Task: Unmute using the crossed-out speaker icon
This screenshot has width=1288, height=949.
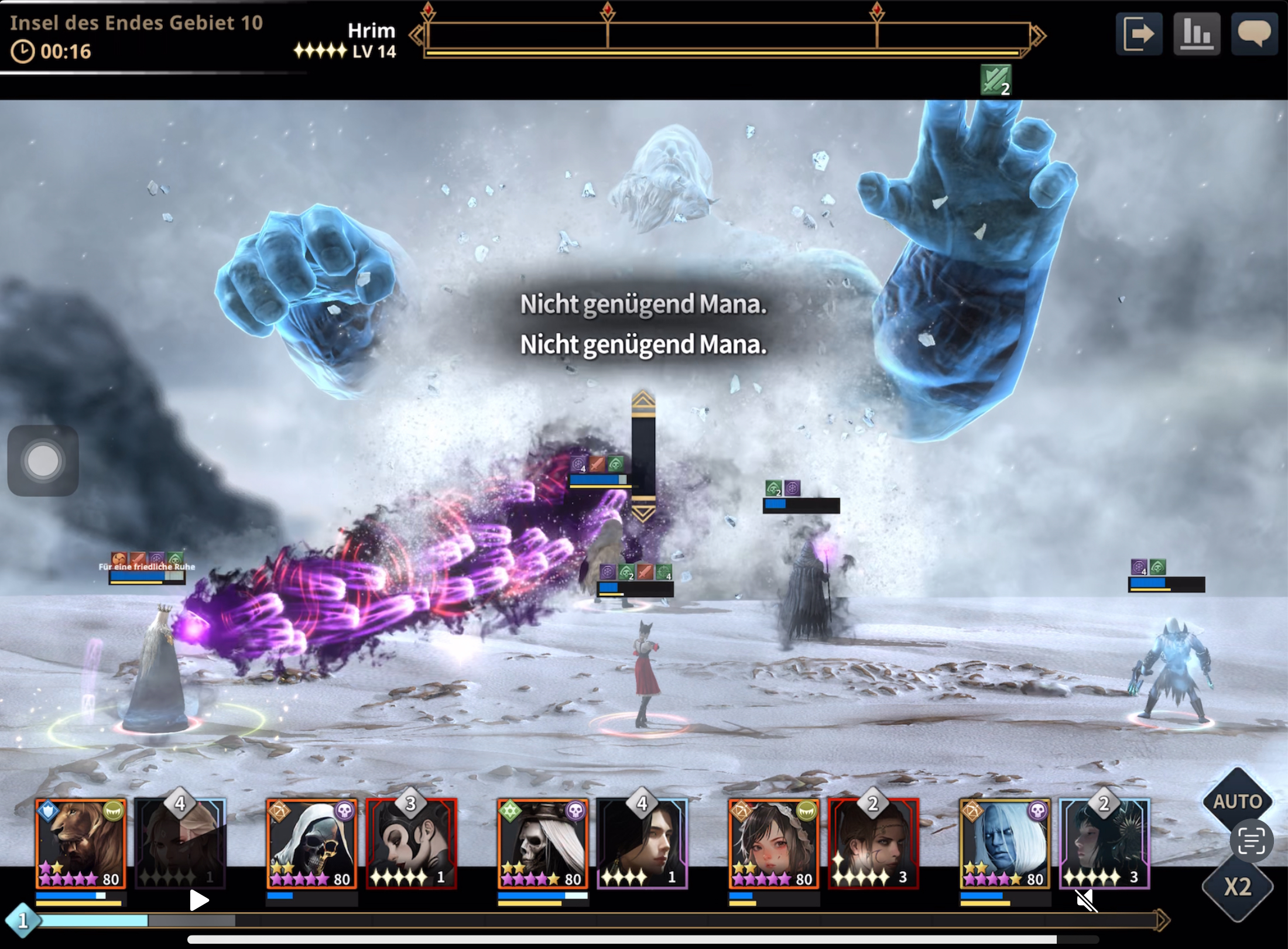Action: 1086,901
